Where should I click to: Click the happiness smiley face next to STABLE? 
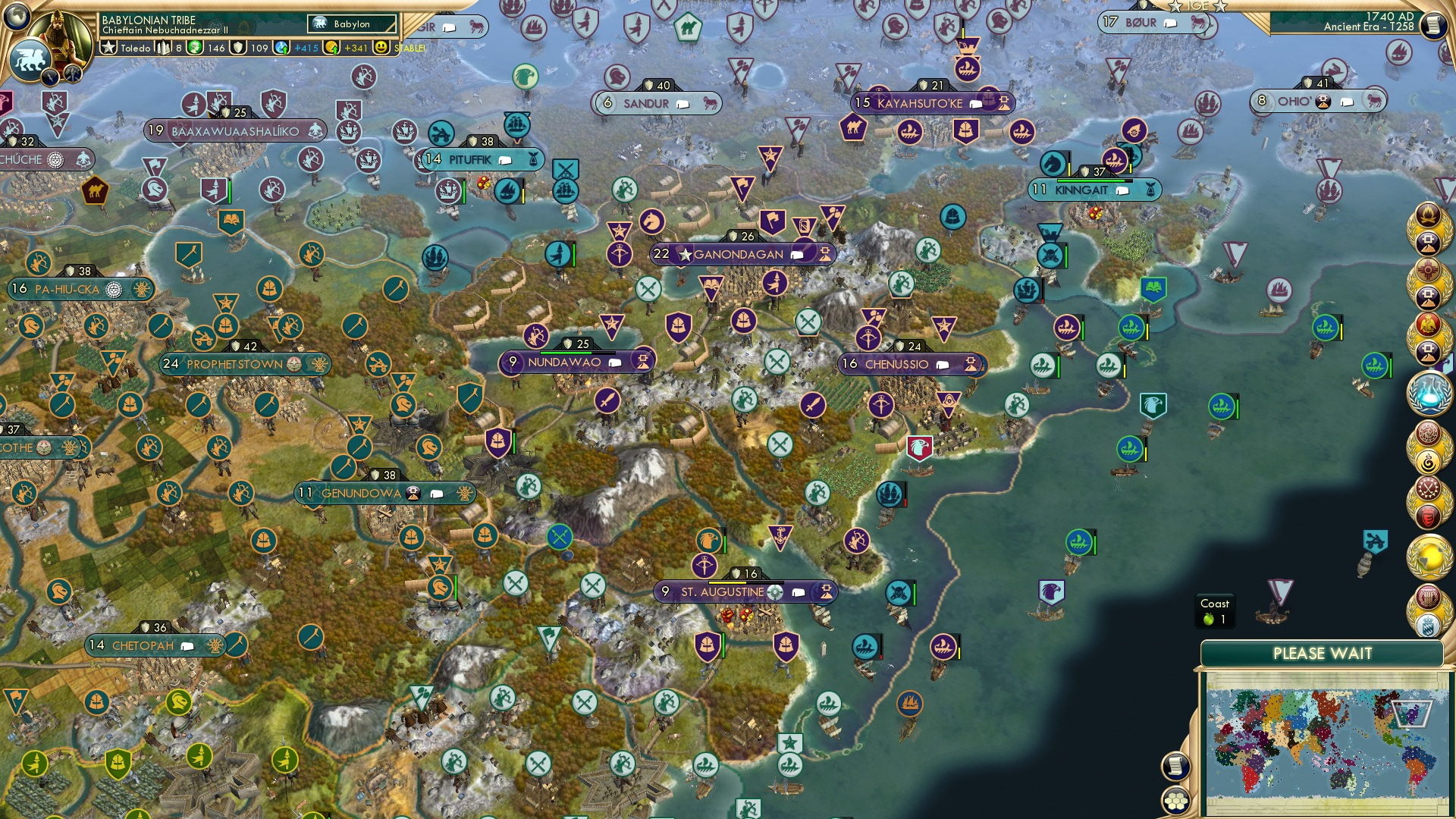click(x=381, y=49)
